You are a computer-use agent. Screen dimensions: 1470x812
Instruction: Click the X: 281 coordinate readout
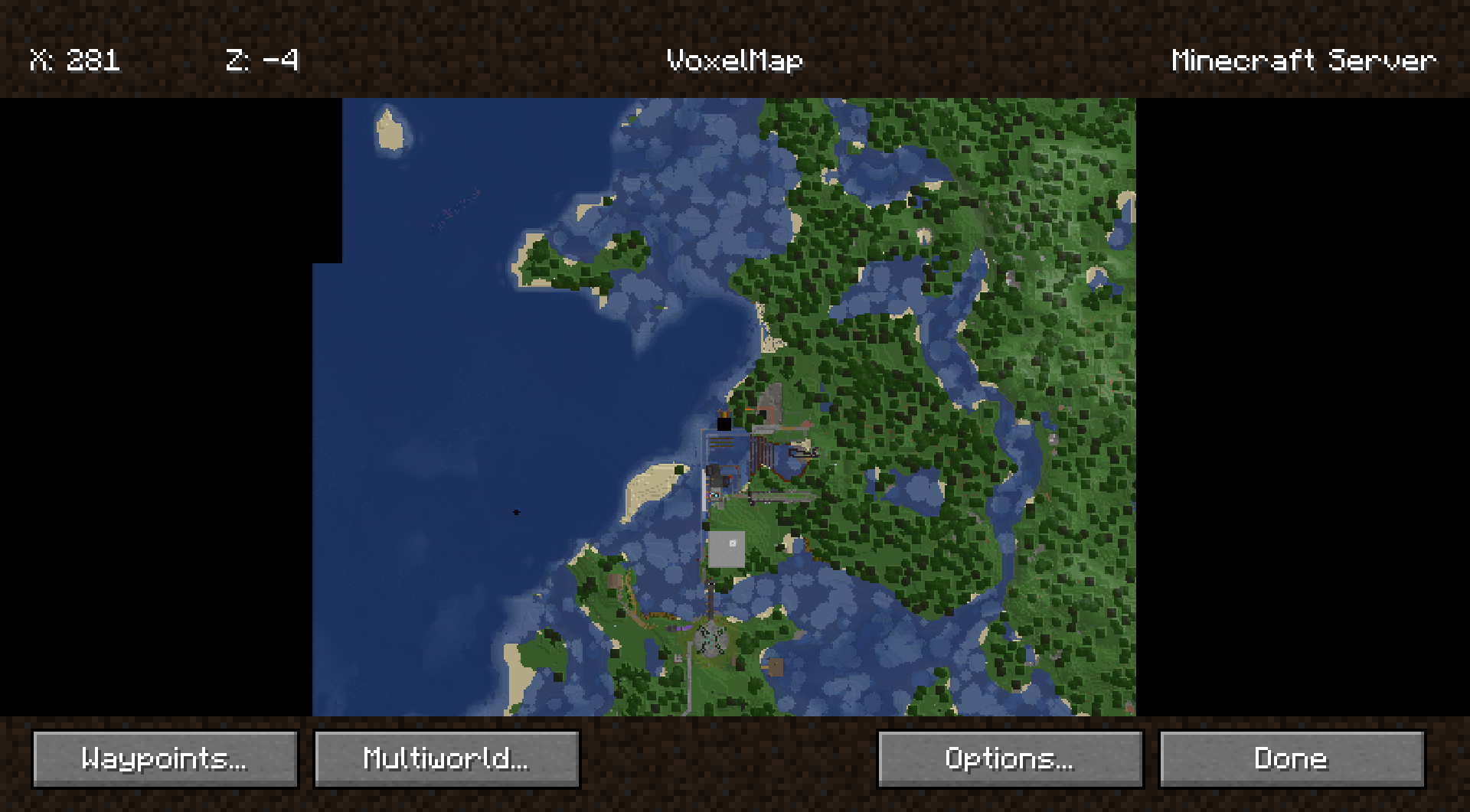pyautogui.click(x=75, y=60)
